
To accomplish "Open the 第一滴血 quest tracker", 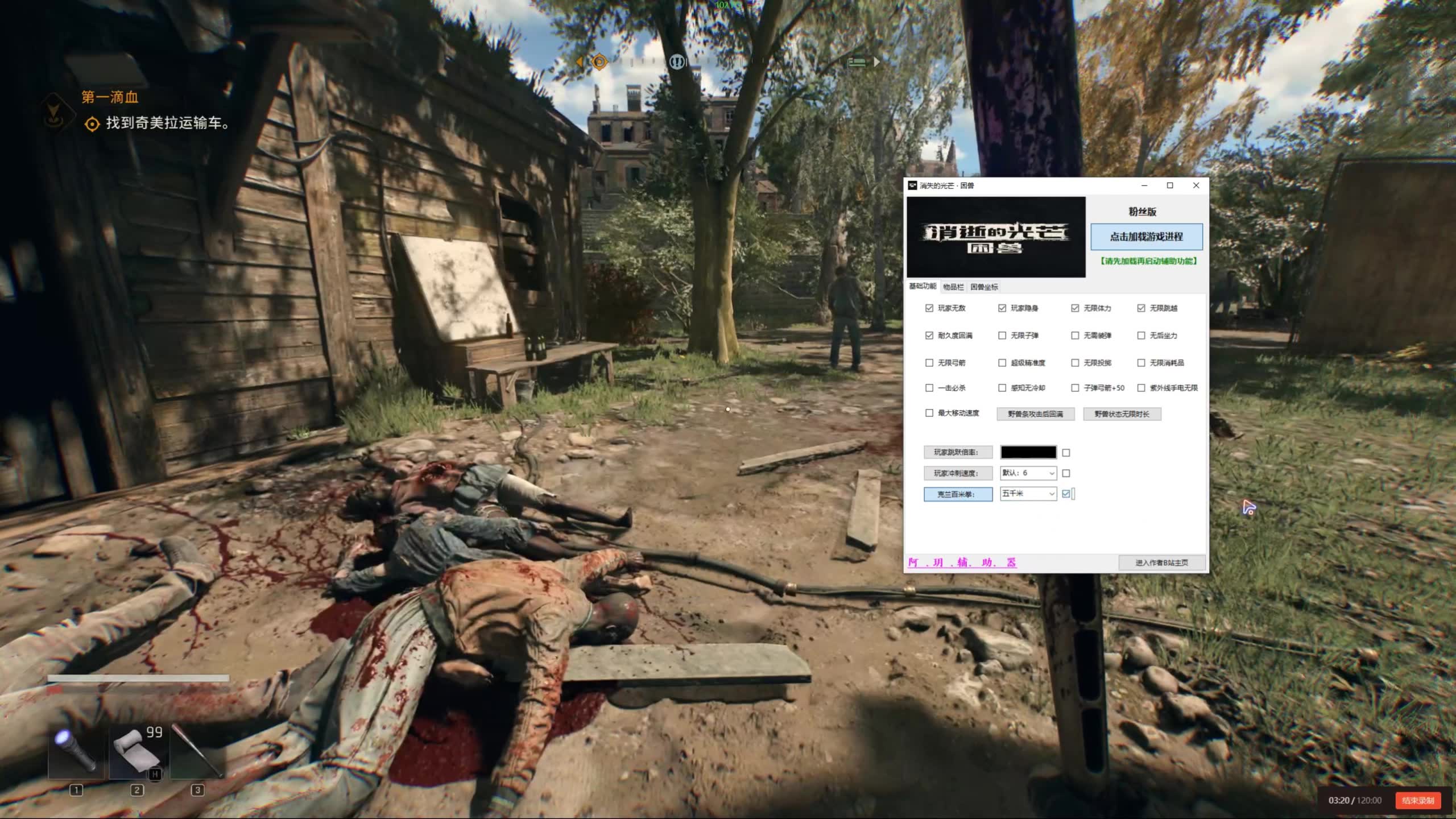I will (110, 97).
